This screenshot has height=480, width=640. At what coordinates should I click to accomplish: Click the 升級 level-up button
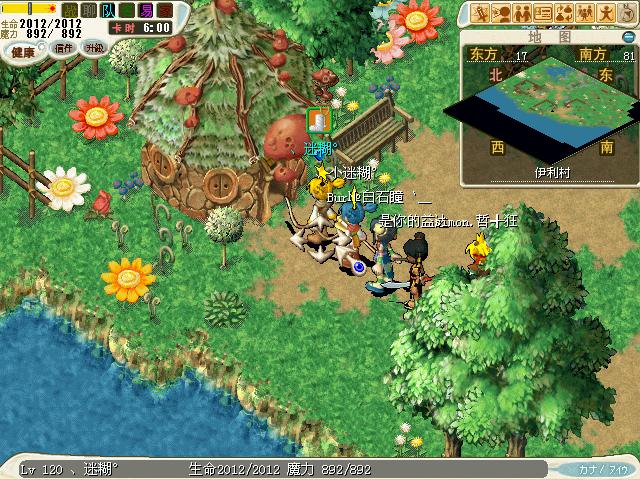93,48
